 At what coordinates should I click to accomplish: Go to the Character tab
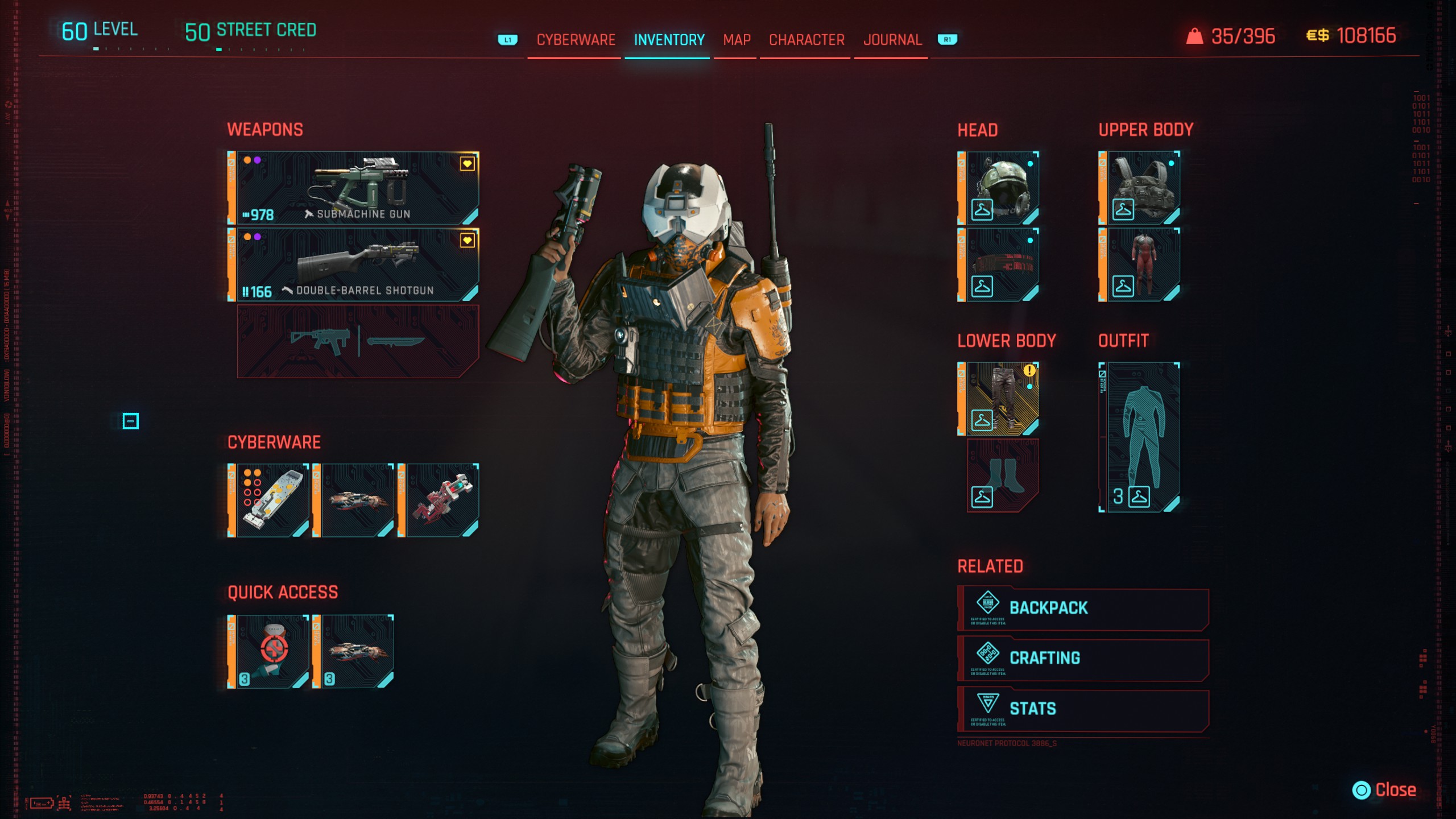coord(806,40)
